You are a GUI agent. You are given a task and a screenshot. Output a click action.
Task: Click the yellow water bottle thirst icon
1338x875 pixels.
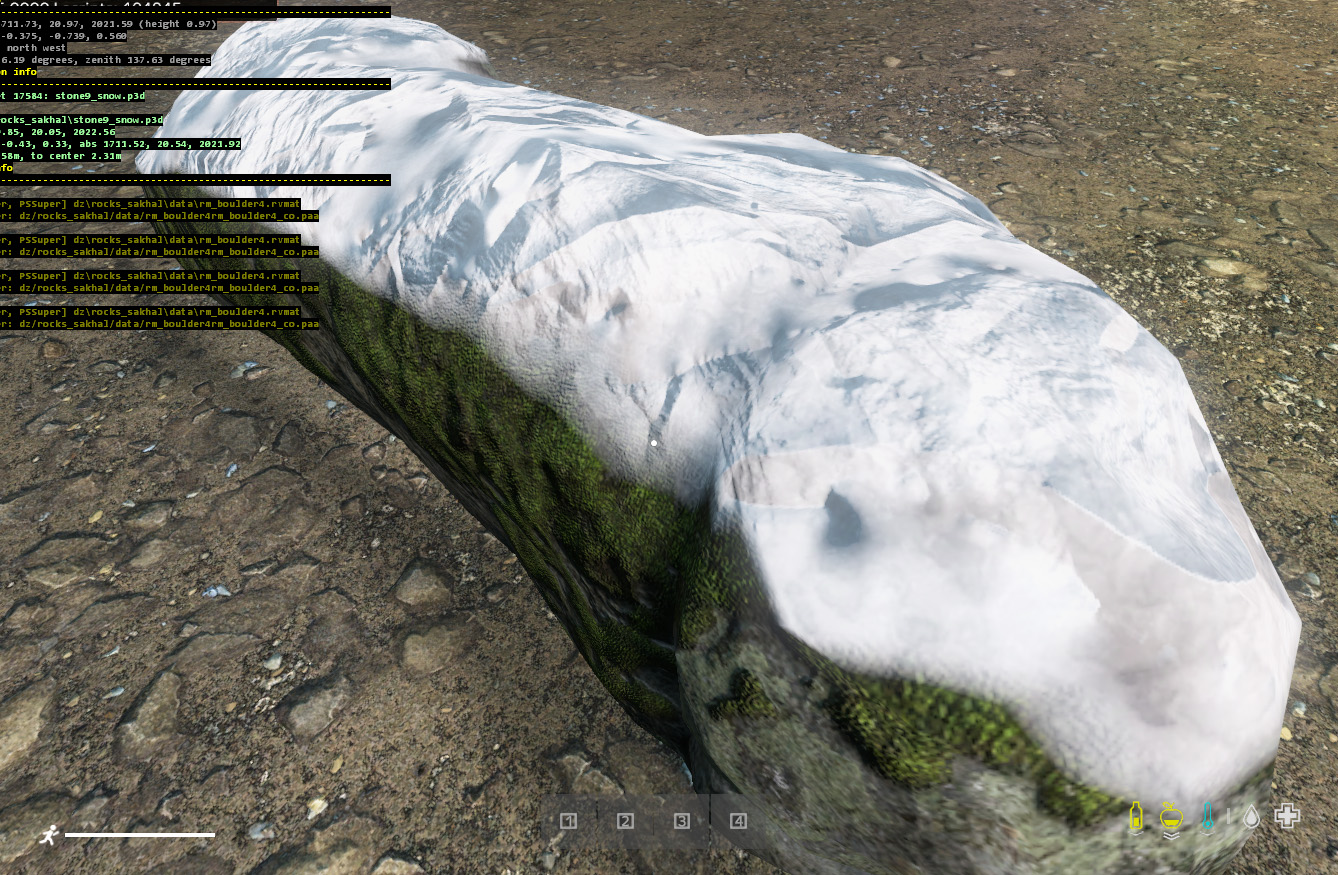coord(1136,817)
